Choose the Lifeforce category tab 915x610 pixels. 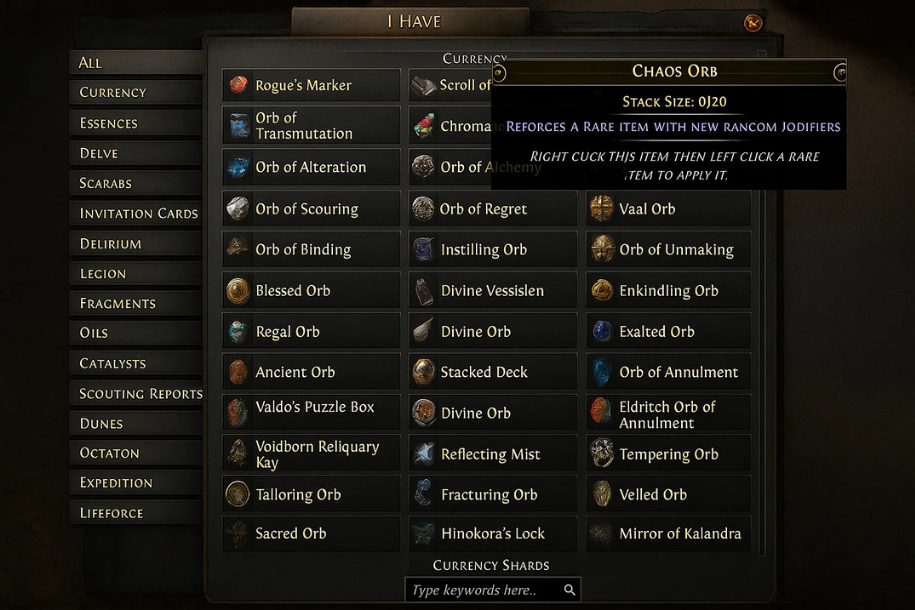[x=112, y=513]
